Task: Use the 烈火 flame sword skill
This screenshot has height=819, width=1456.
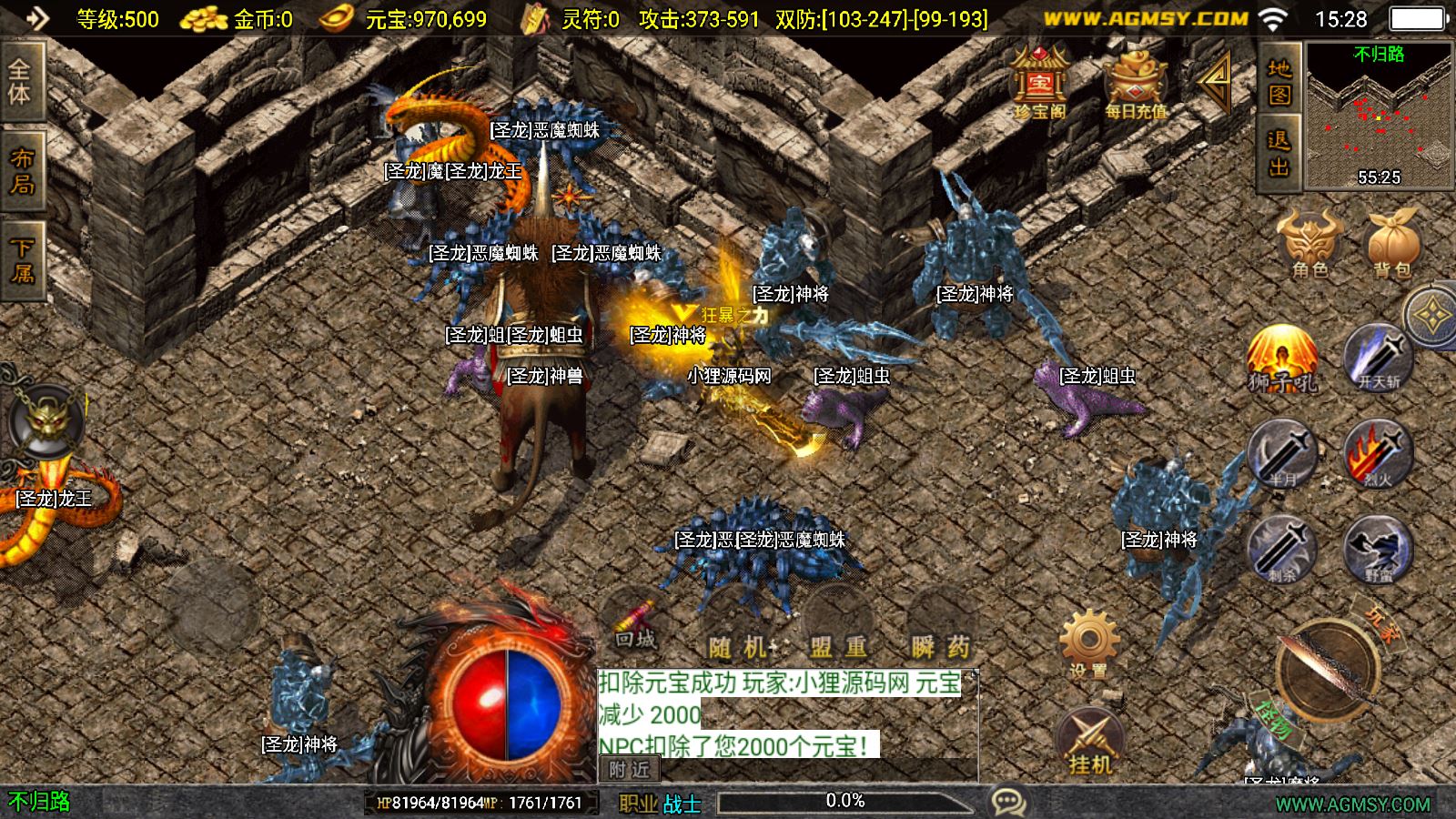Action: (1378, 453)
